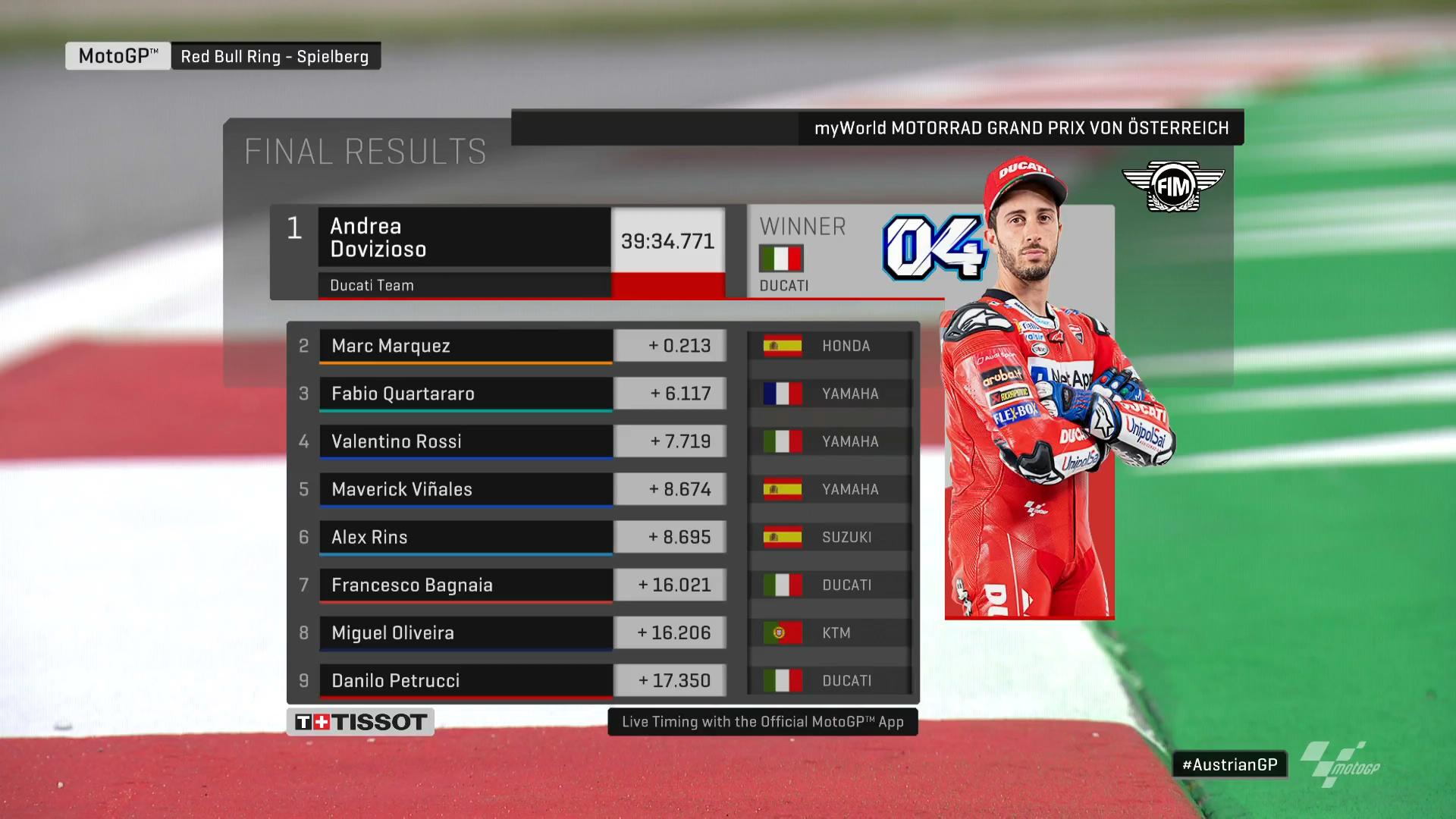Choose Marc Marquez in the results list
The height and width of the screenshot is (819, 1456).
466,346
